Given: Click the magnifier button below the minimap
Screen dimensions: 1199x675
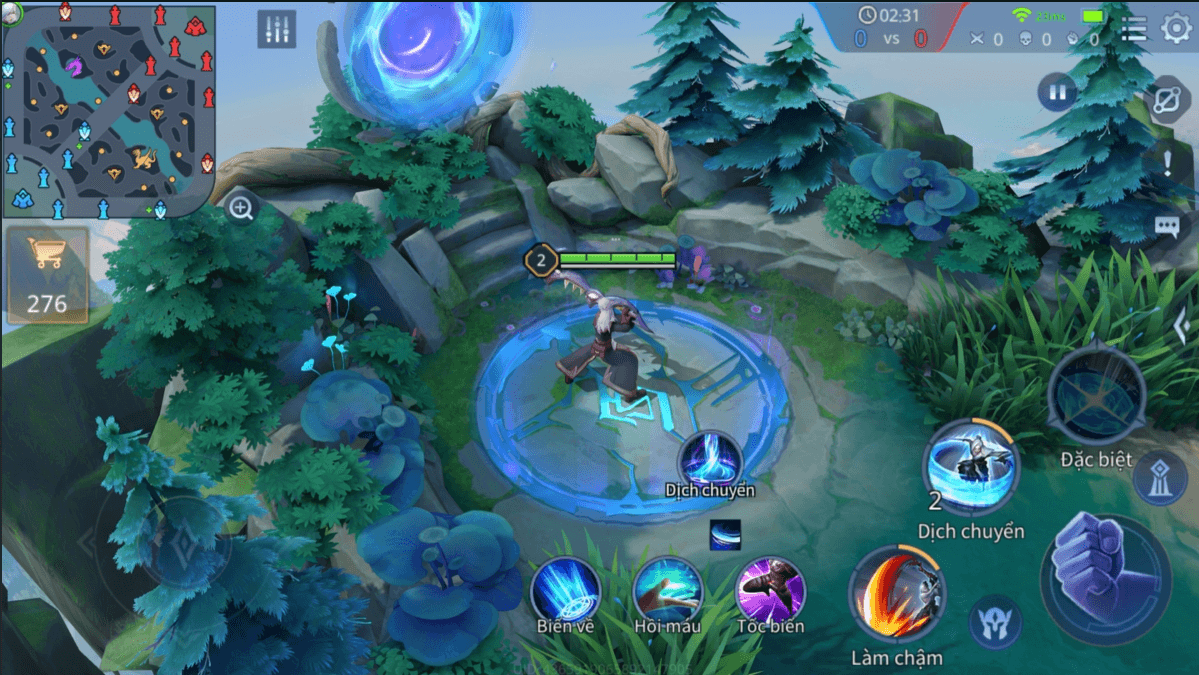Looking at the screenshot, I should pos(241,209).
